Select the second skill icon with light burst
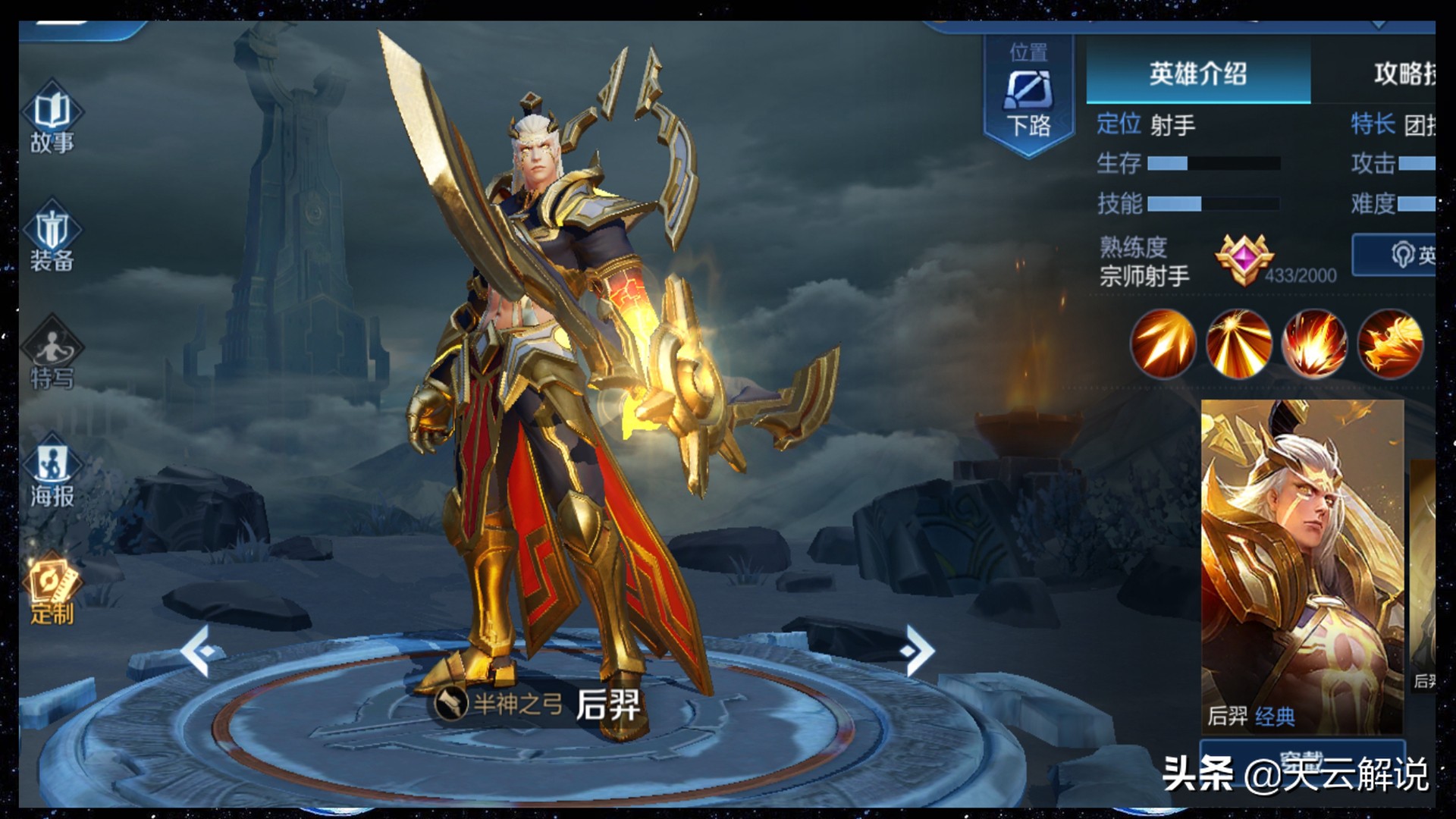Viewport: 1456px width, 819px height. (x=1238, y=344)
